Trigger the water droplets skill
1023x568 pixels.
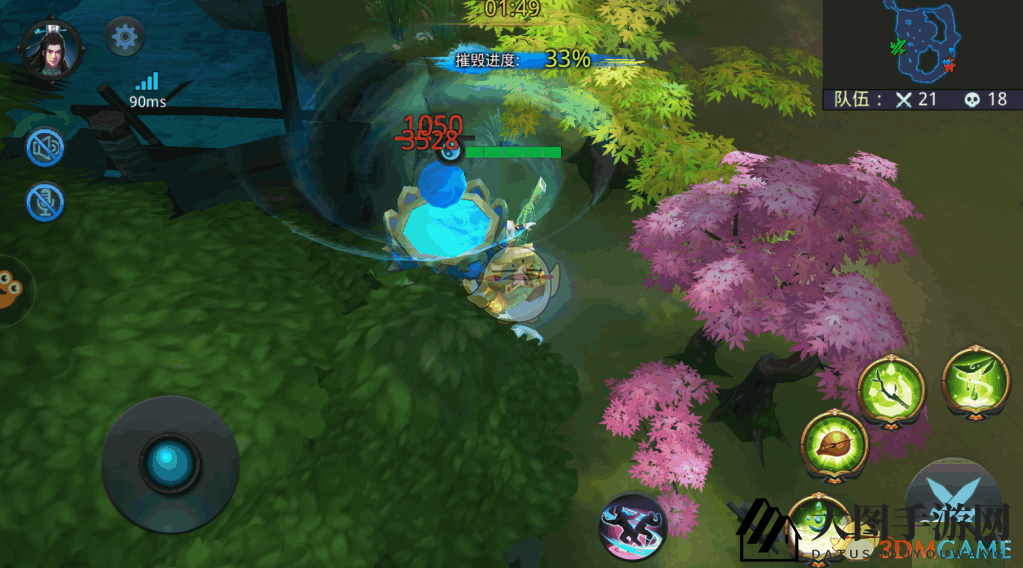tap(820, 525)
